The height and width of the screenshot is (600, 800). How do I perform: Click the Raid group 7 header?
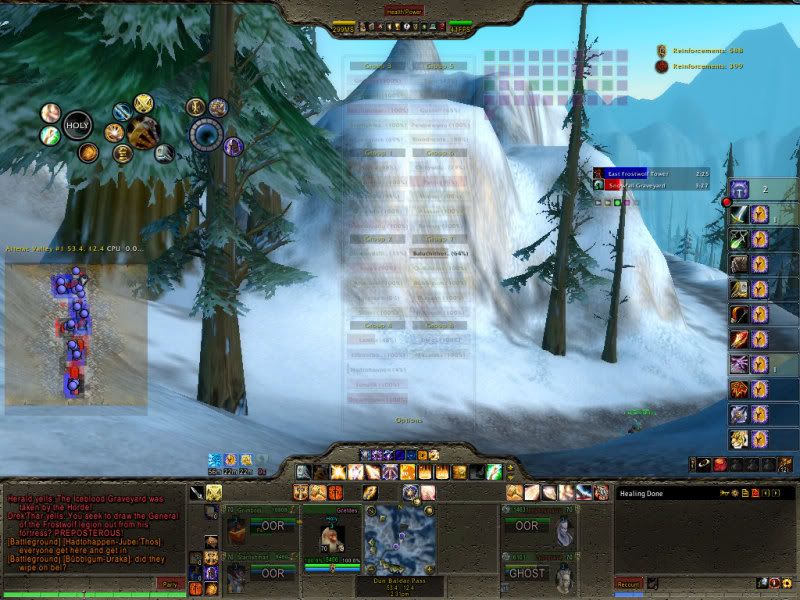pyautogui.click(x=439, y=239)
